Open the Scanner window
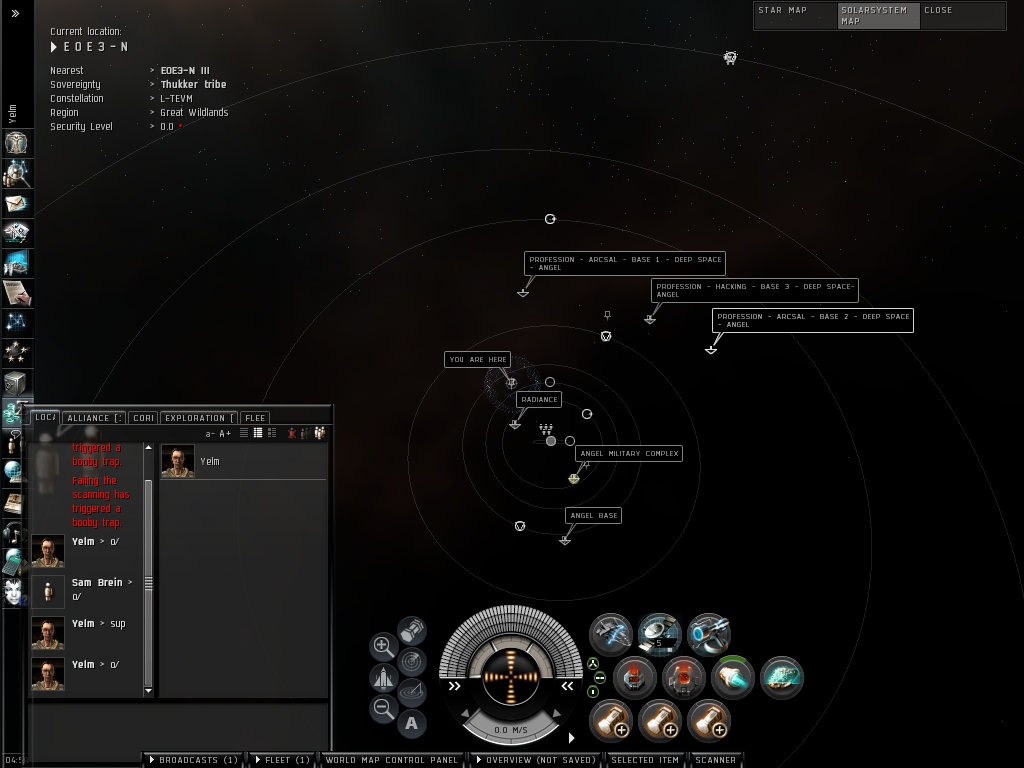 (x=716, y=760)
